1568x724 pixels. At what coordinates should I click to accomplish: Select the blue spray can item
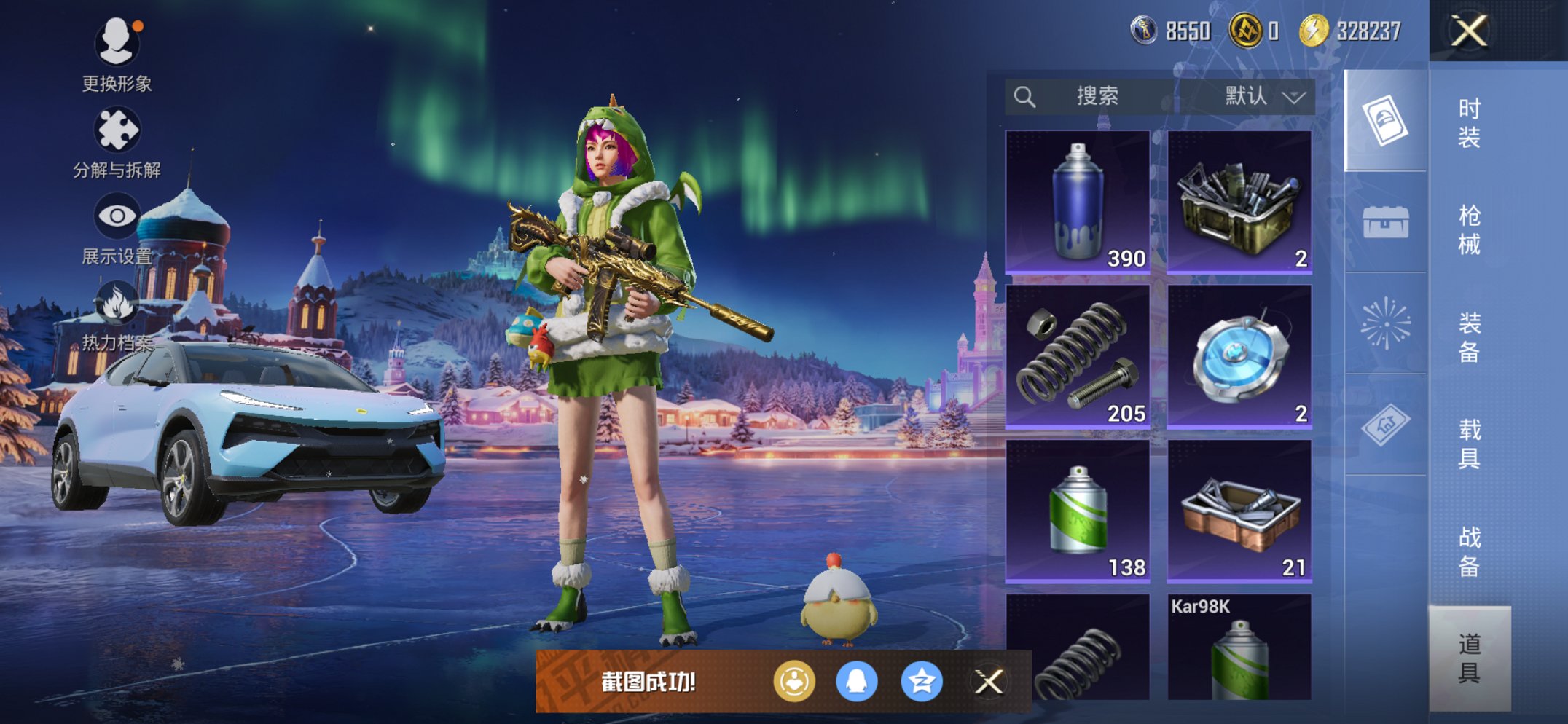(1078, 202)
